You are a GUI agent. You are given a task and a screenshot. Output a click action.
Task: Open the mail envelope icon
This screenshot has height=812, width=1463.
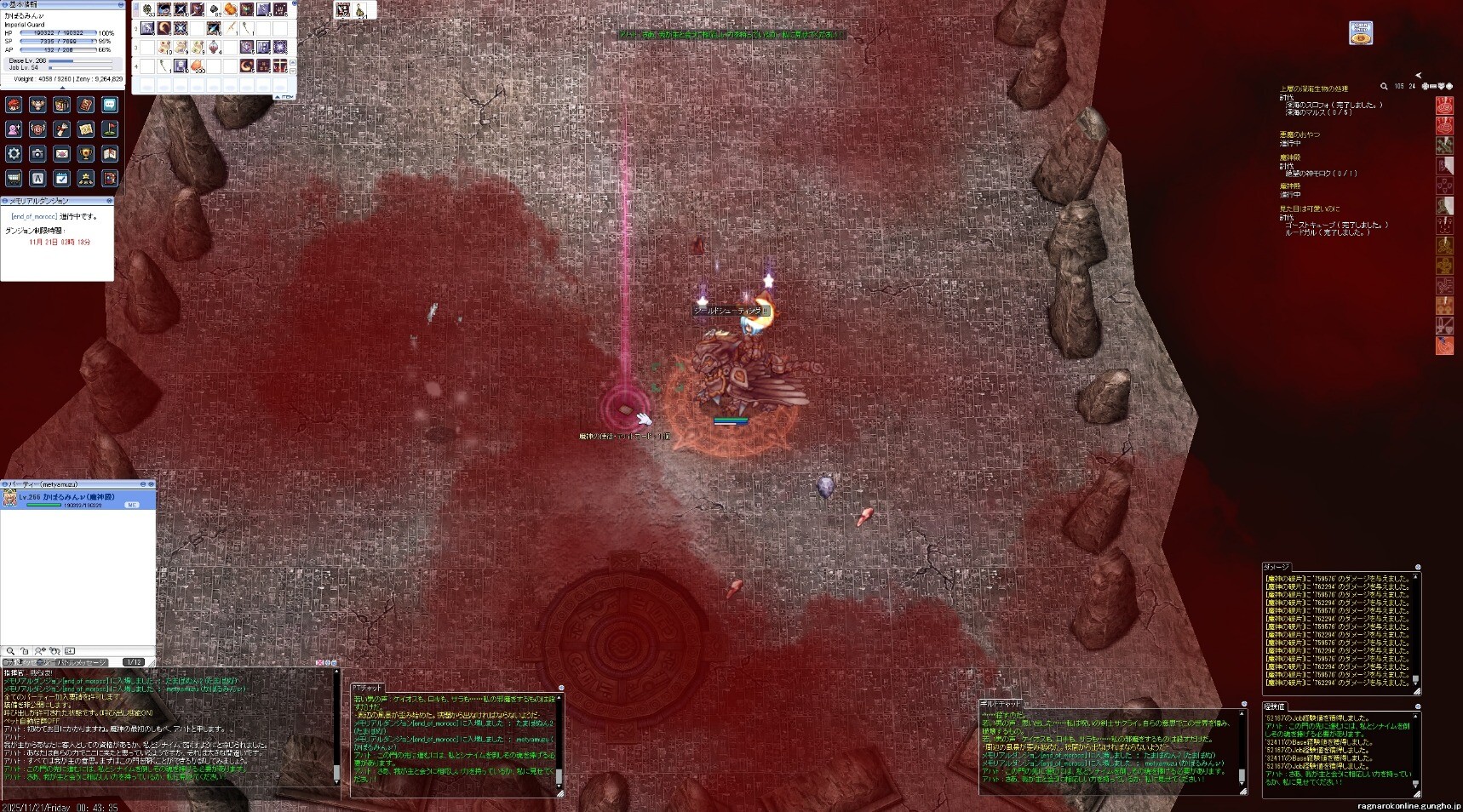61,154
